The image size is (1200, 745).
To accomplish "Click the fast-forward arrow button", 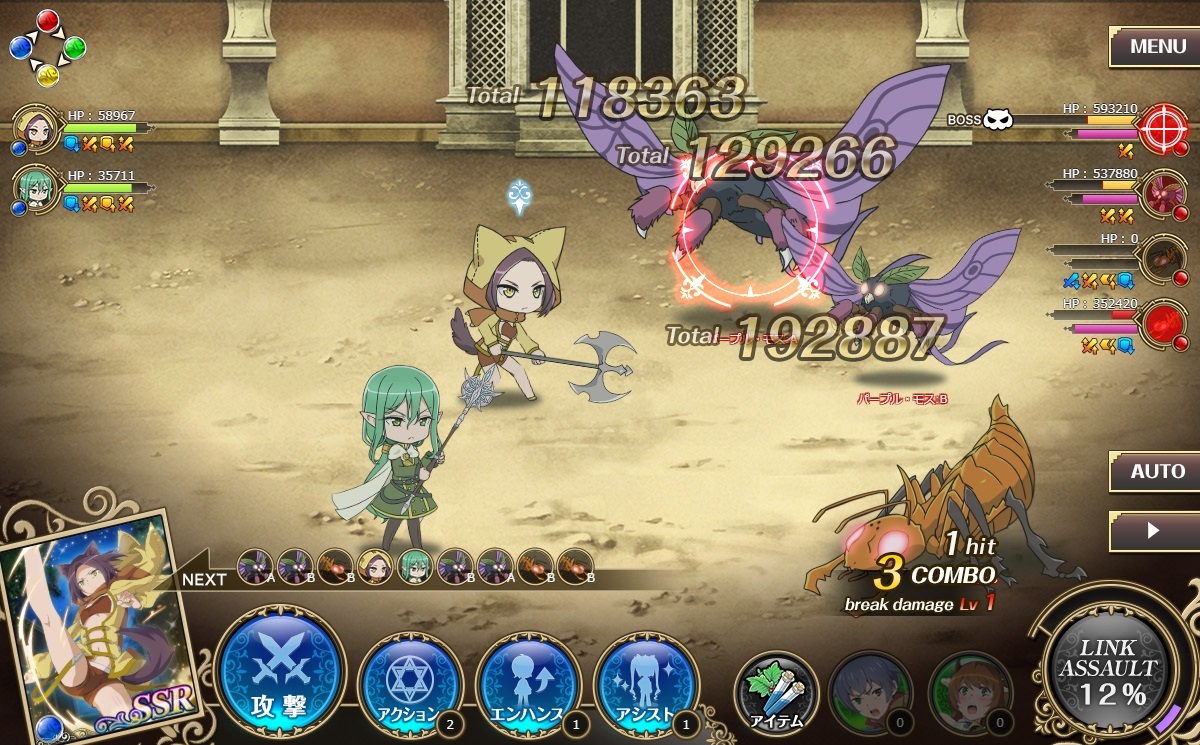I will pyautogui.click(x=1154, y=531).
